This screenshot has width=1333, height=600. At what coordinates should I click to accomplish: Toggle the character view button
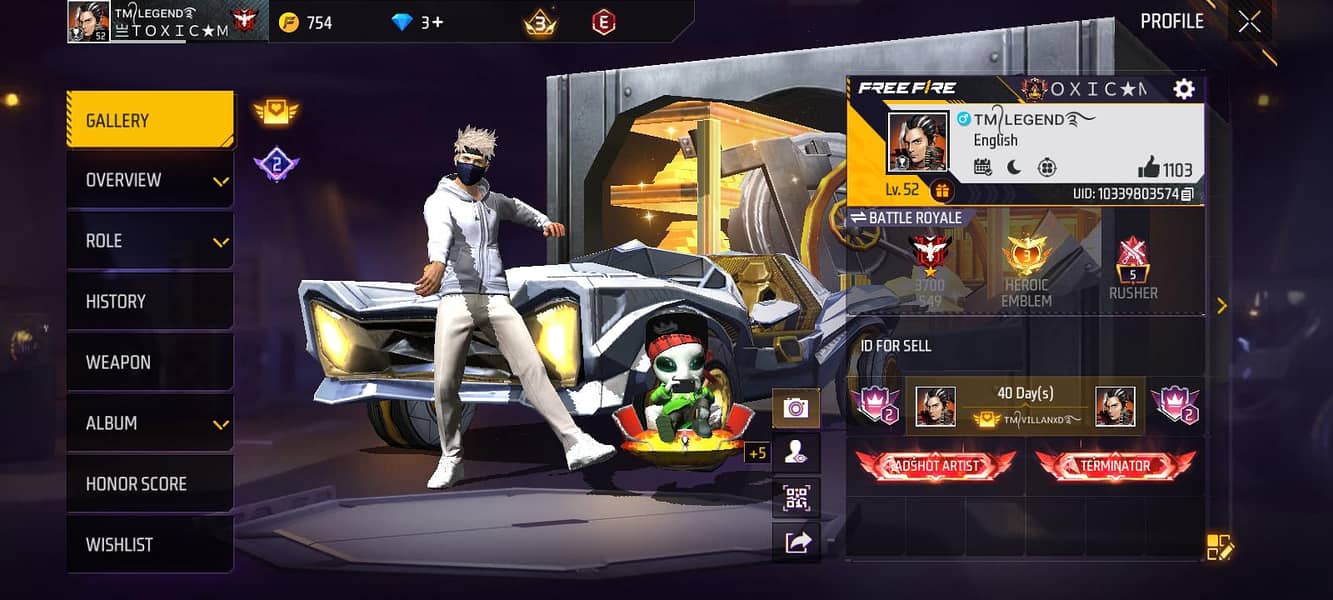[x=796, y=453]
